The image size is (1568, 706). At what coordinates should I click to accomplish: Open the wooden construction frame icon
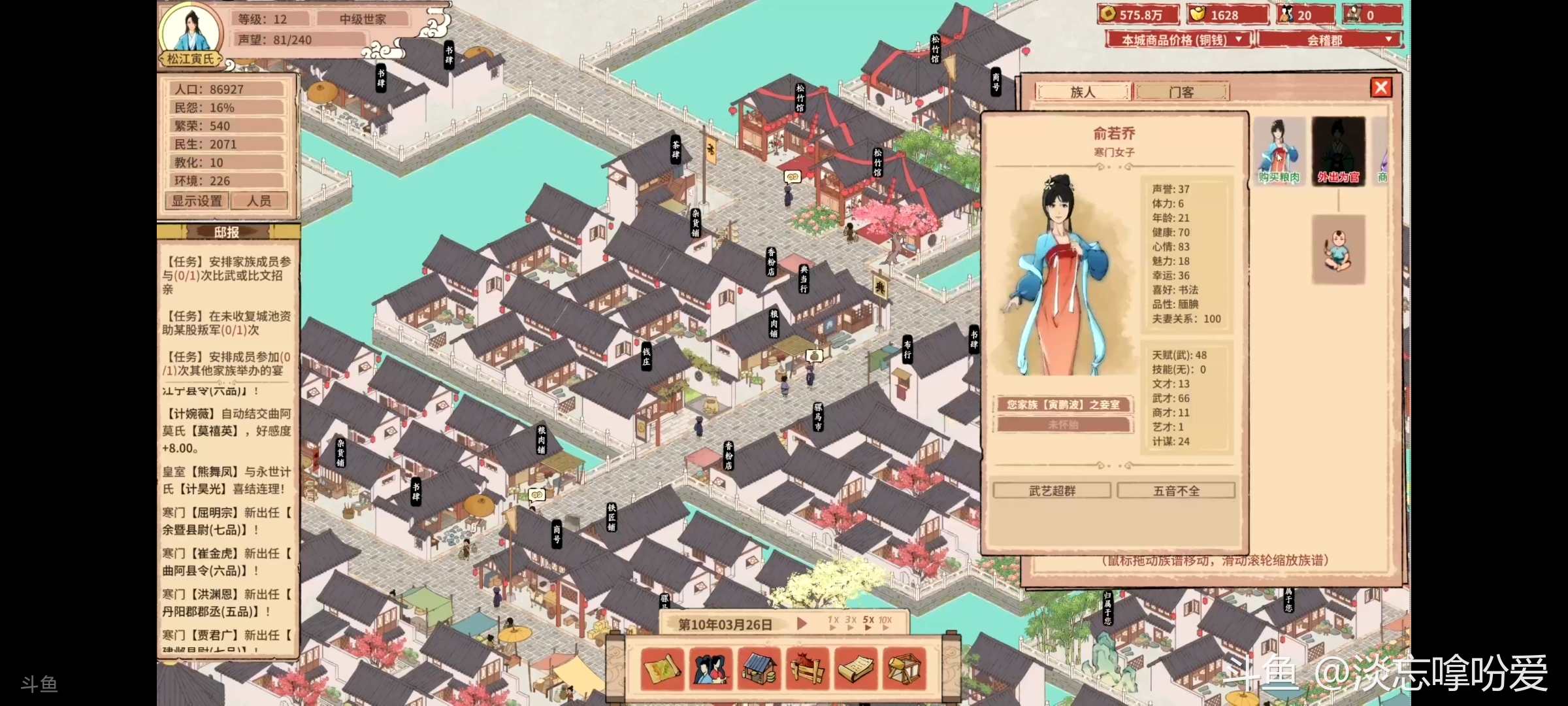[905, 669]
